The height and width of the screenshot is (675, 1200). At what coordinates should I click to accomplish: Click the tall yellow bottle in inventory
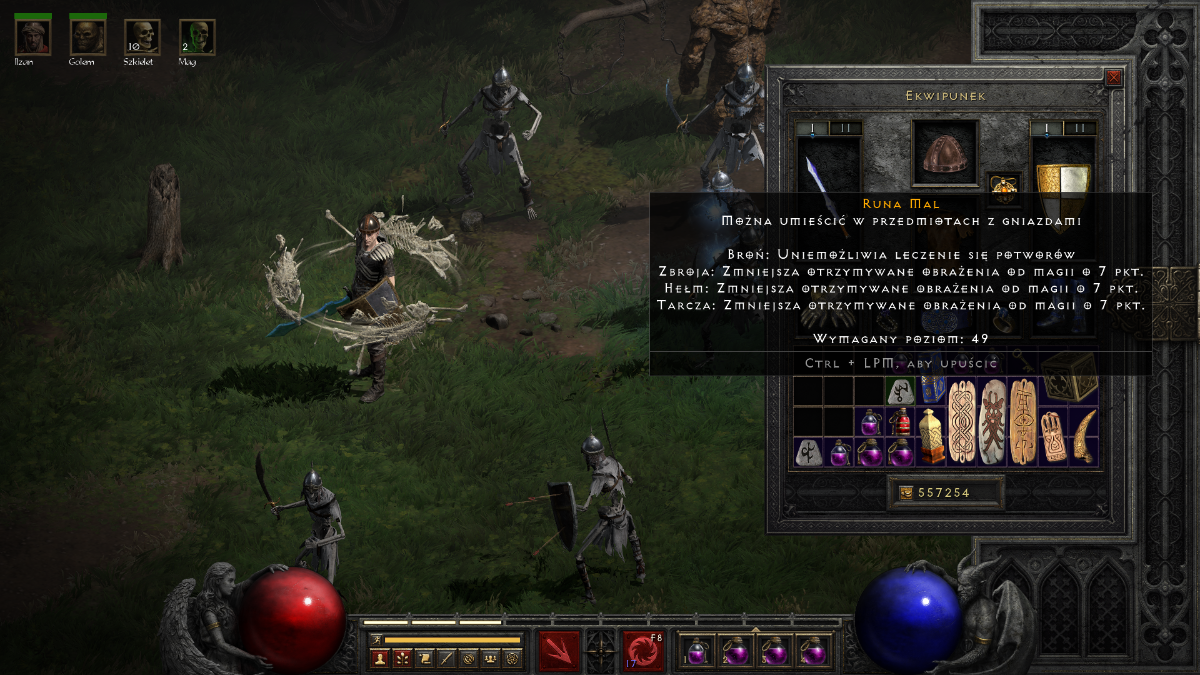[932, 436]
